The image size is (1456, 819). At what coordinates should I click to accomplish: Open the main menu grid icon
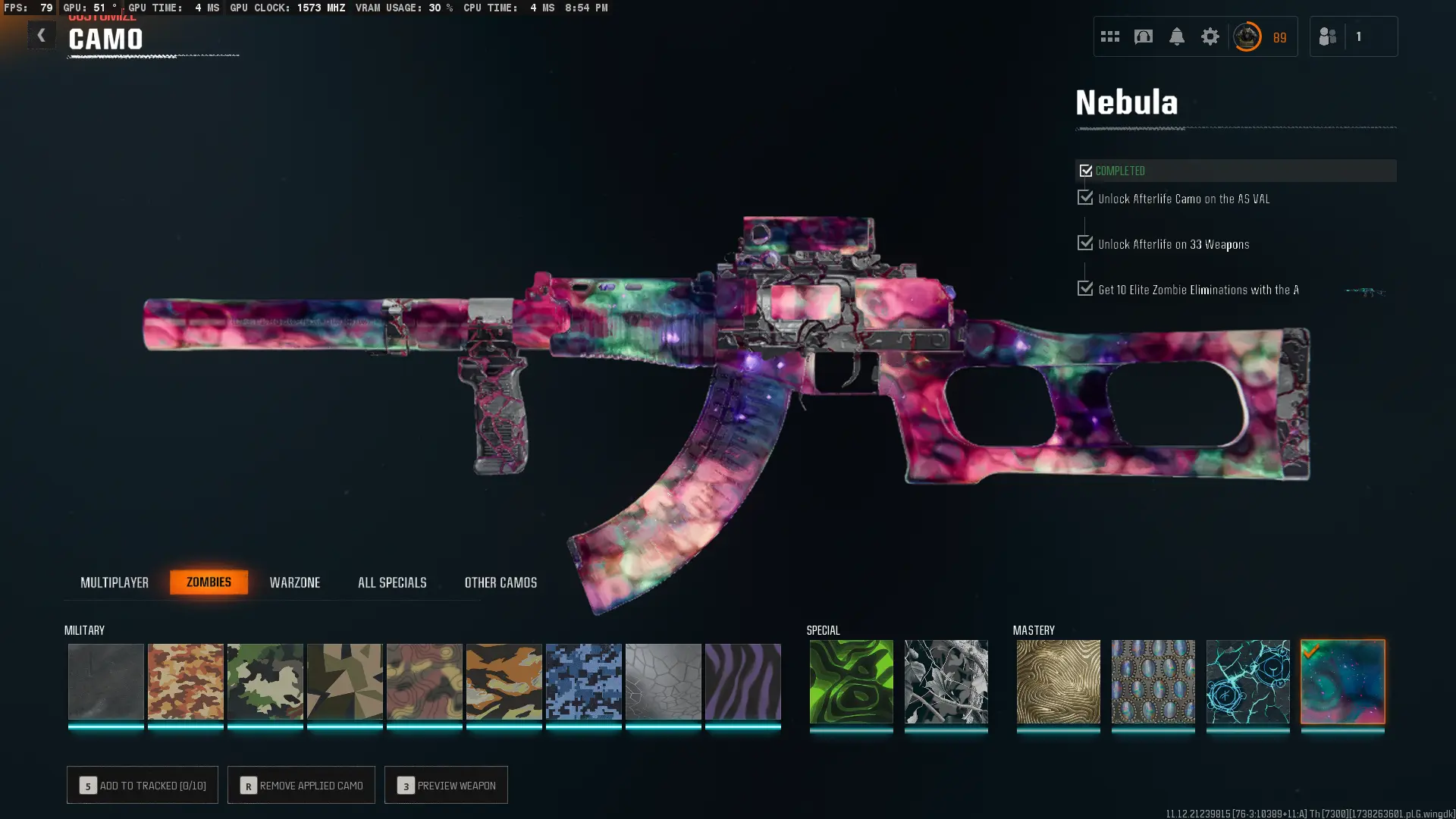point(1109,36)
